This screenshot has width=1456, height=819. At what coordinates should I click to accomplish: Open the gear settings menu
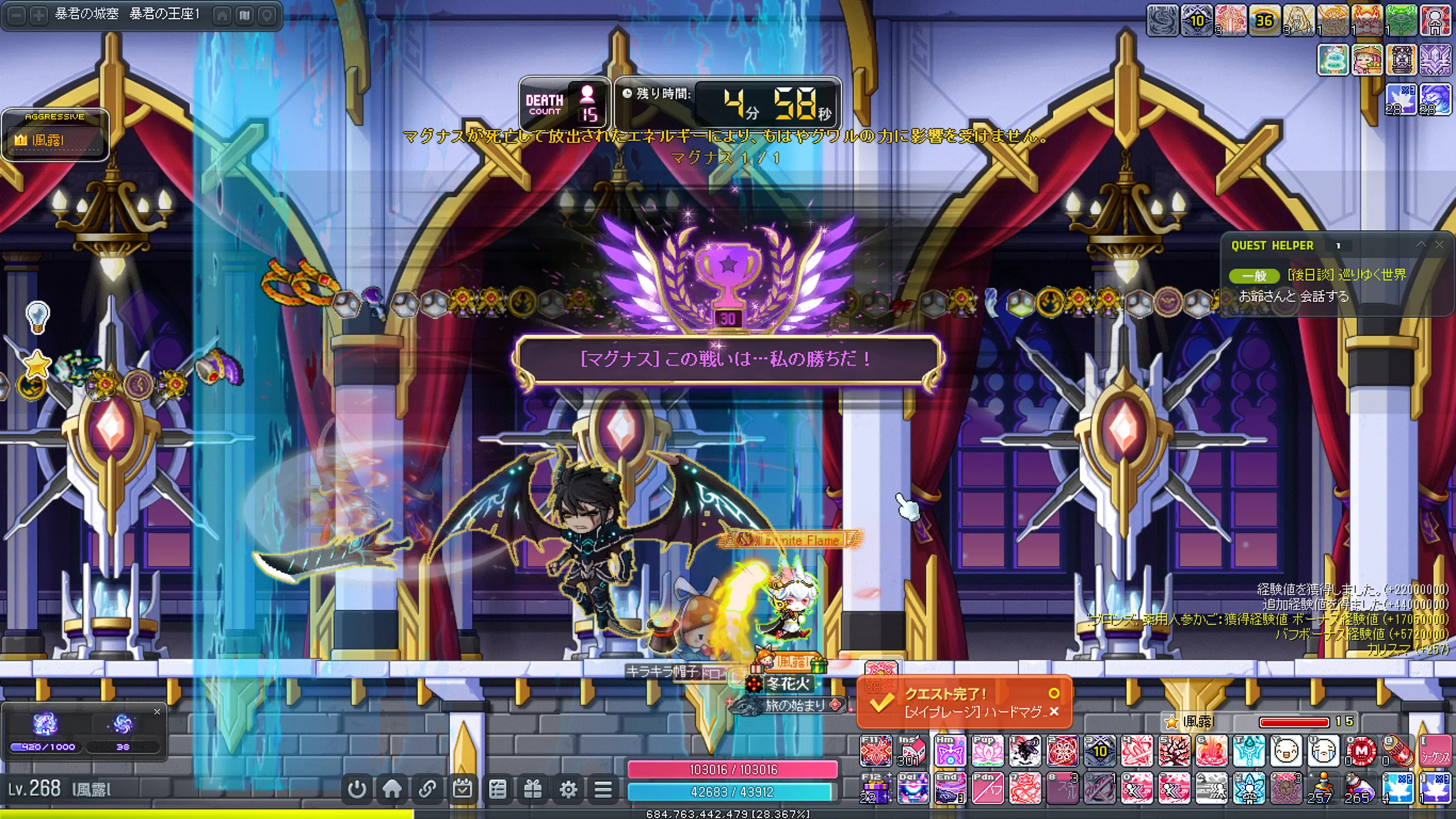[x=568, y=789]
